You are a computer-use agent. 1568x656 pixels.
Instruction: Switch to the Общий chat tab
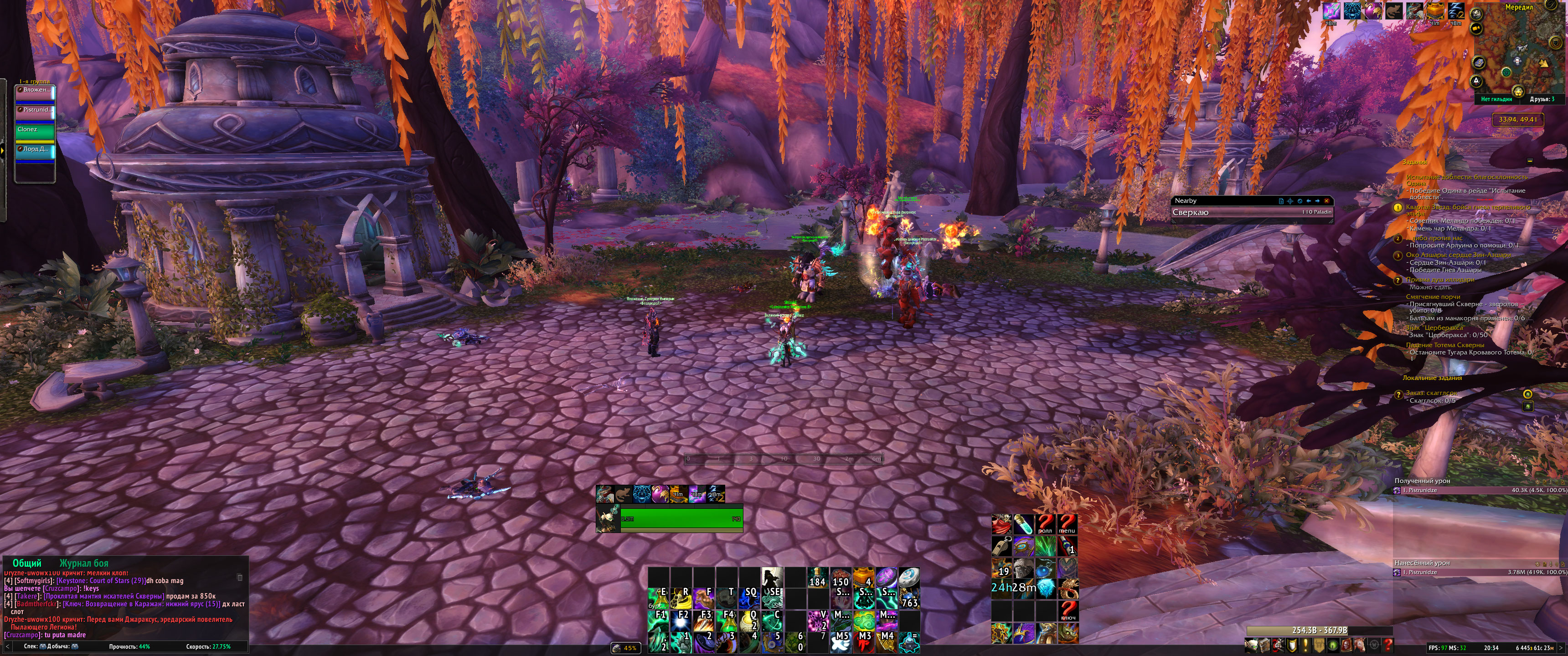click(x=27, y=563)
